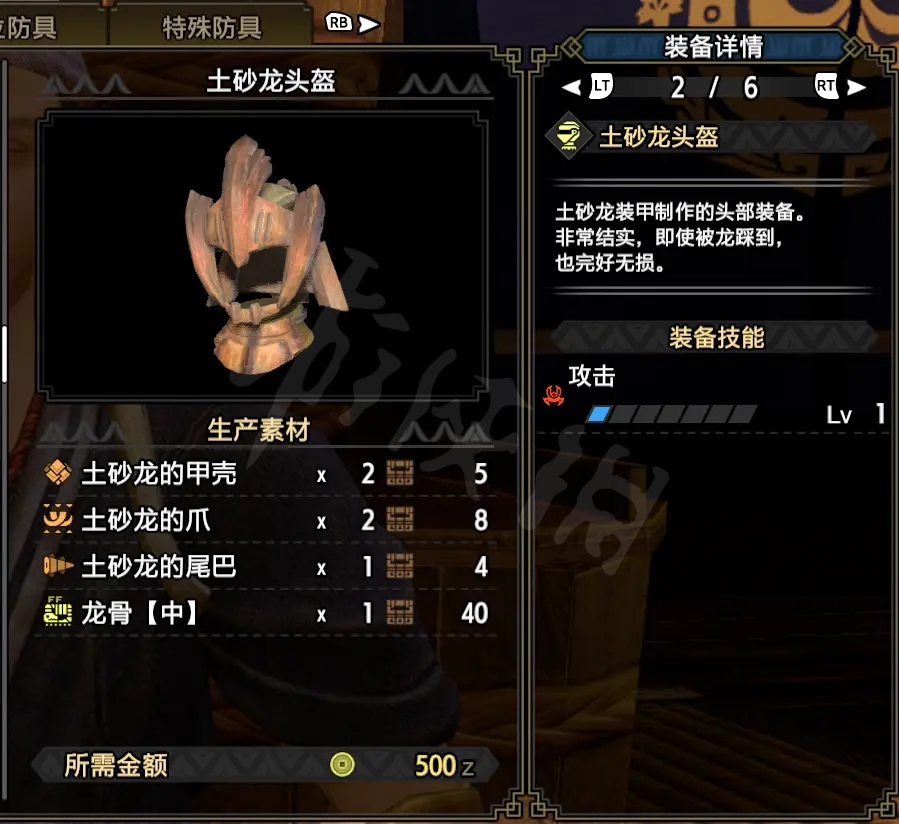899x824 pixels.
Task: Choose the 土砂龙的尾巴 material row
Action: [266, 567]
